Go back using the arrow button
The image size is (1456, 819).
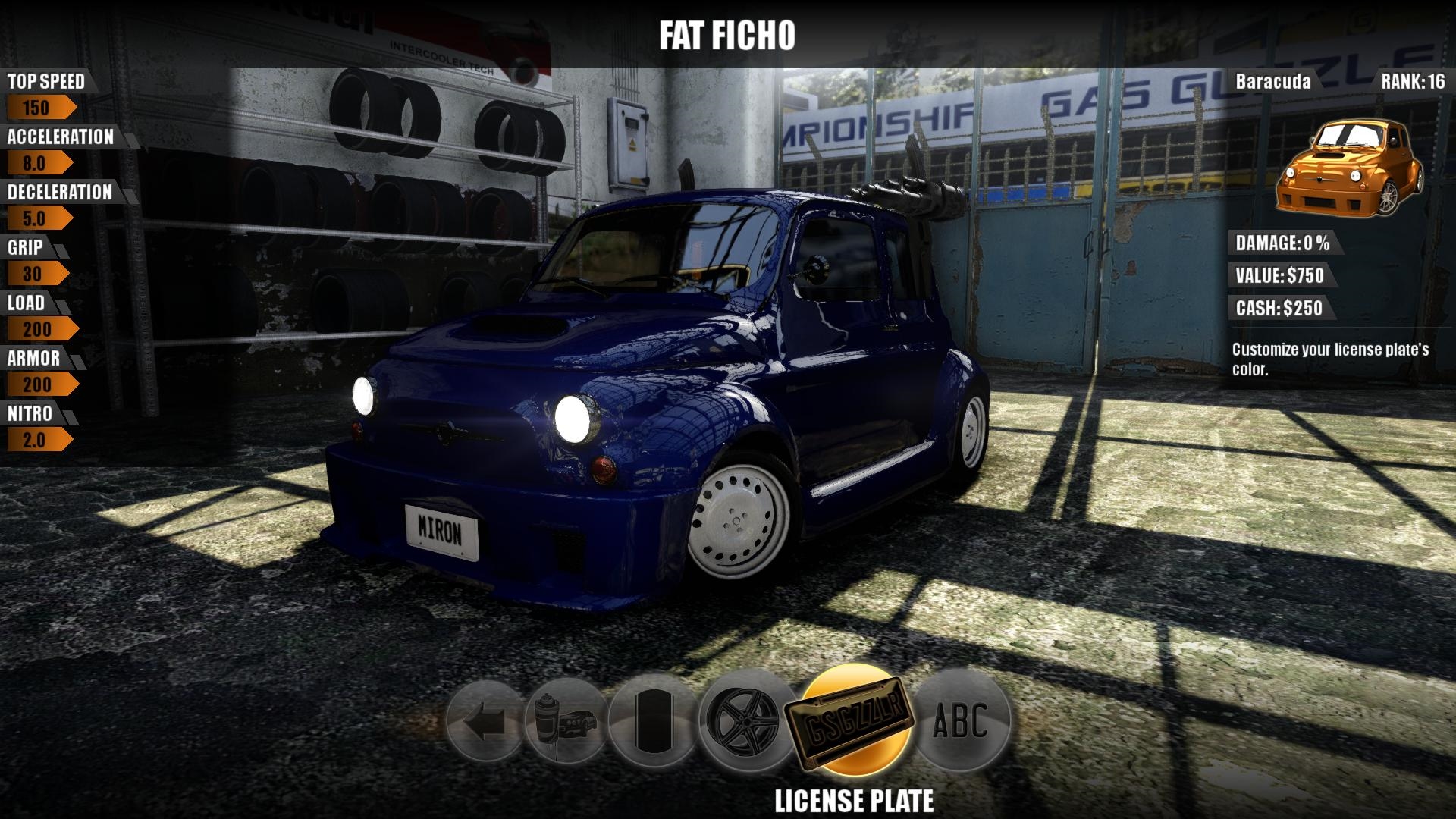[485, 721]
